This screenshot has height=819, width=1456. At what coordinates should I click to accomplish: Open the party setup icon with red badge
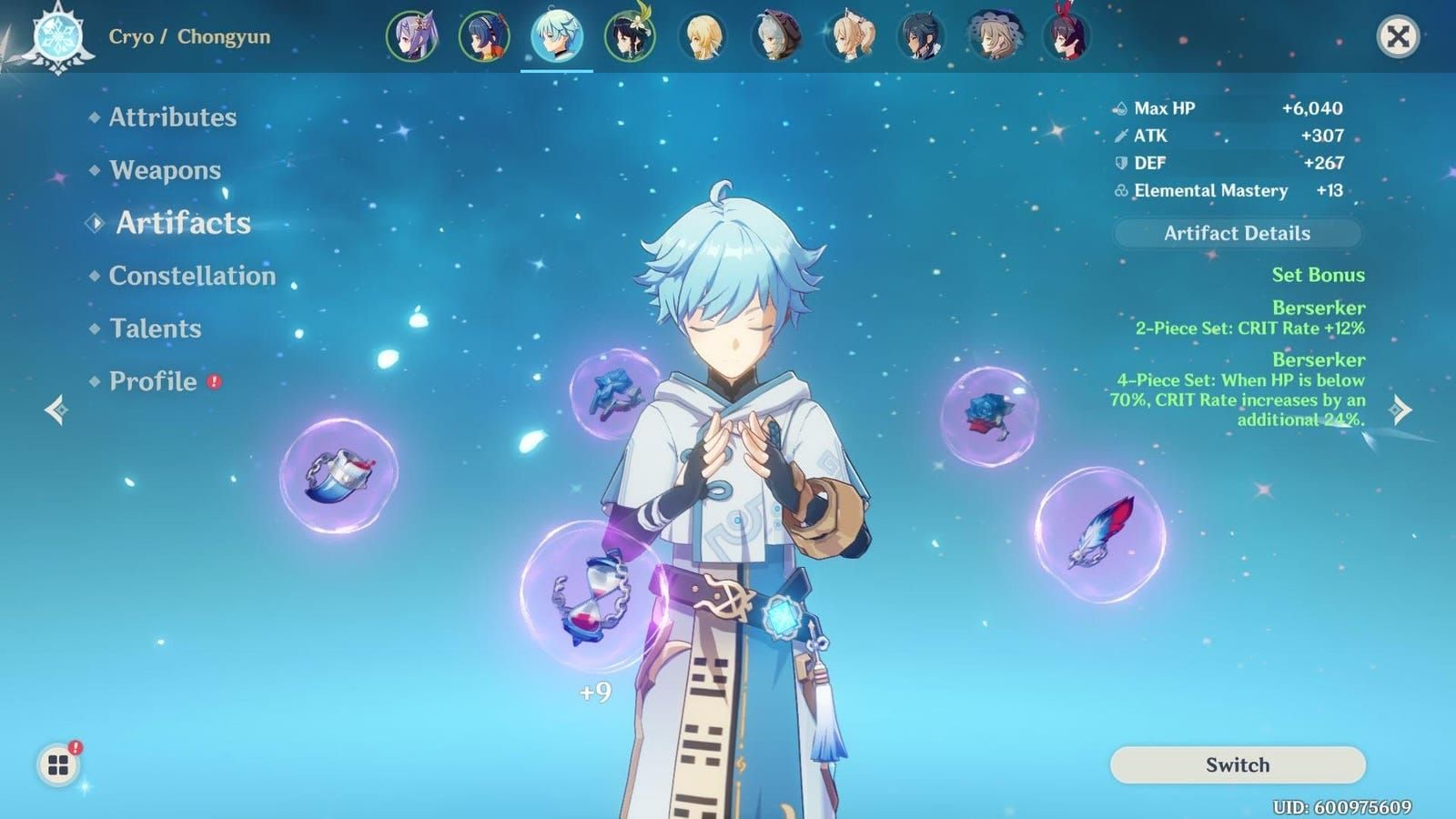pyautogui.click(x=56, y=763)
